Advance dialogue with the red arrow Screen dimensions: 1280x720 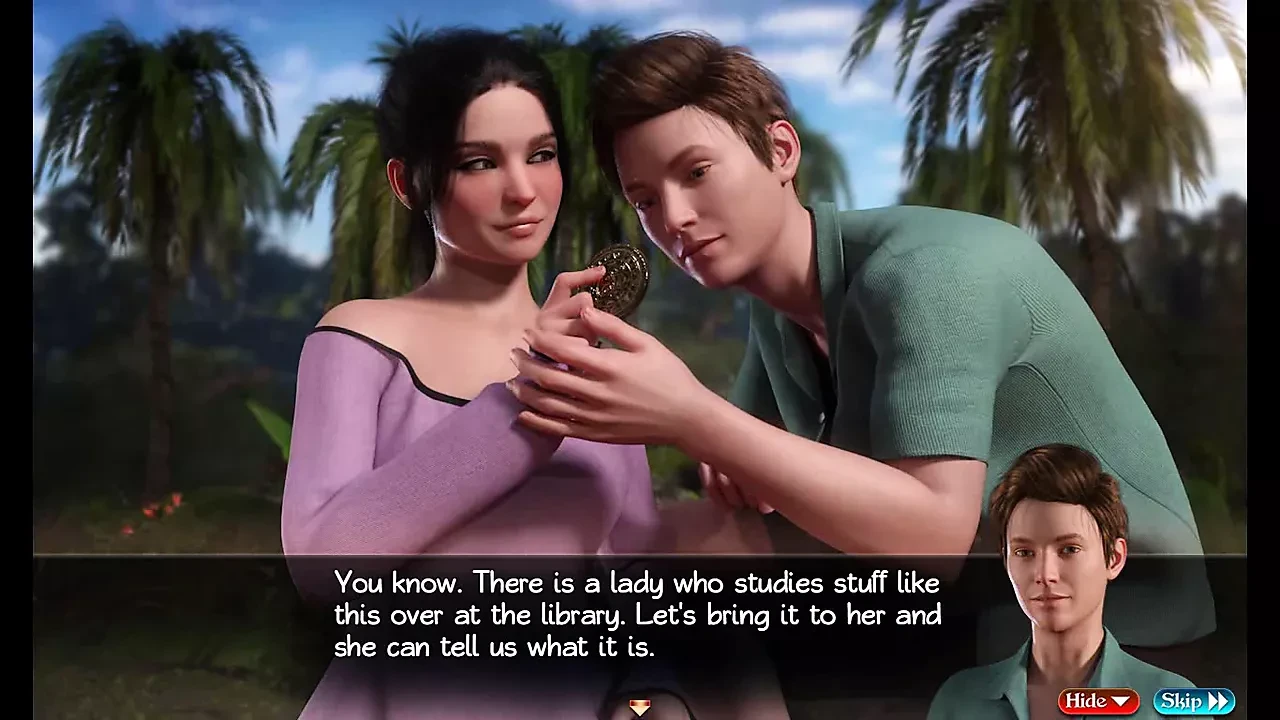639,708
